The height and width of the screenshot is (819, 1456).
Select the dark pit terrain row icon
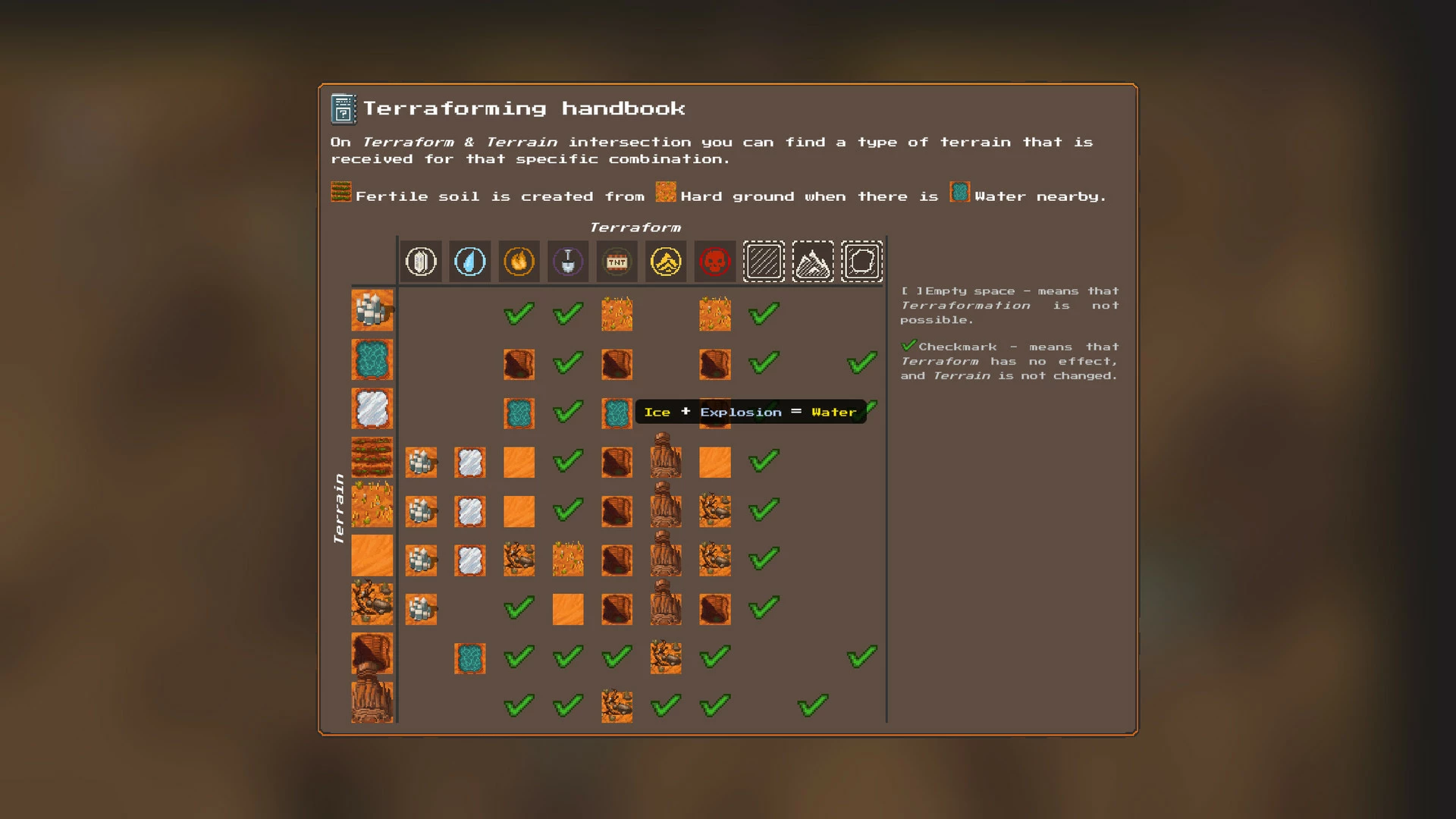[372, 652]
